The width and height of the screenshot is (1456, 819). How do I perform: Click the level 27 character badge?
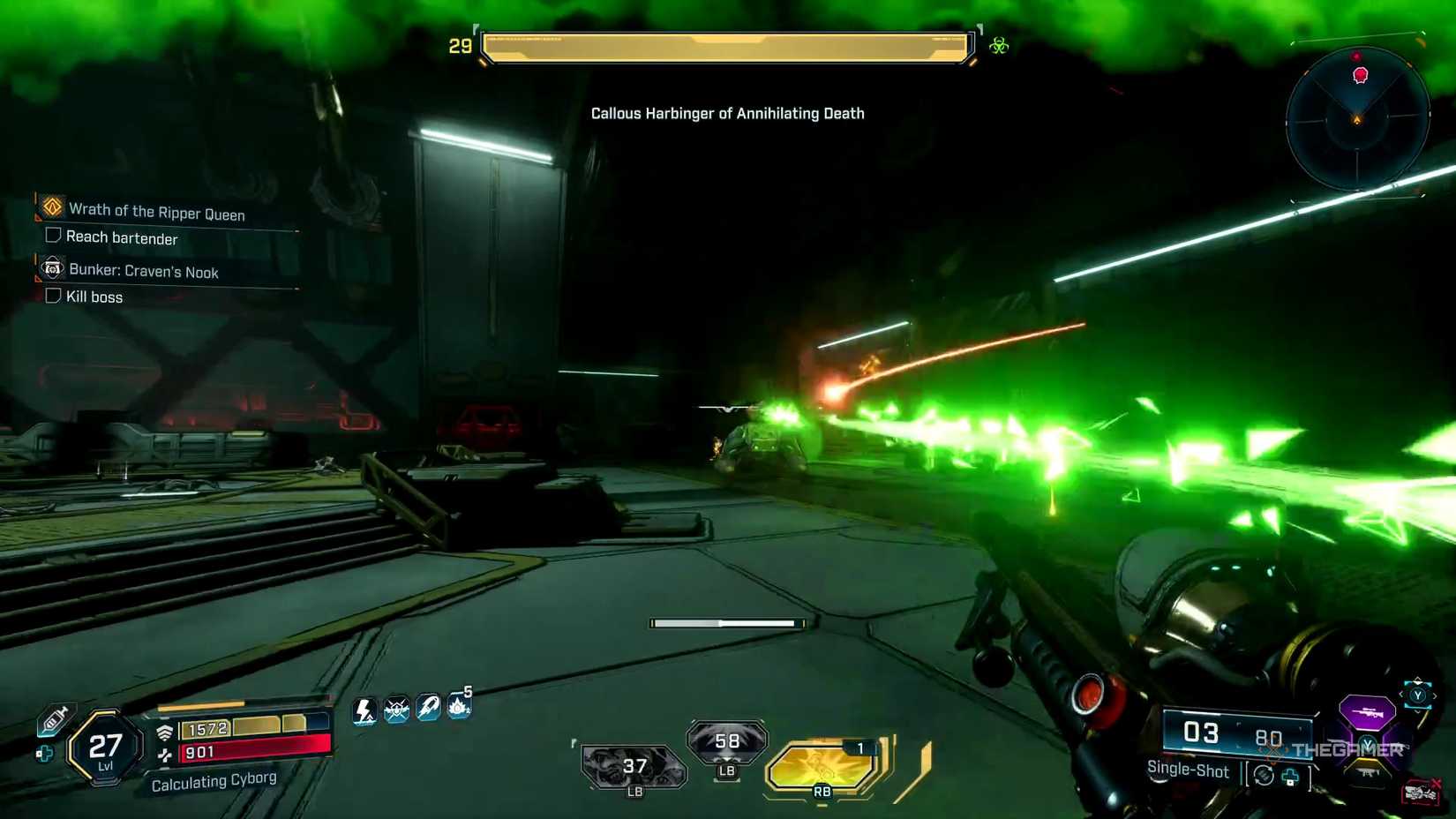(x=105, y=749)
